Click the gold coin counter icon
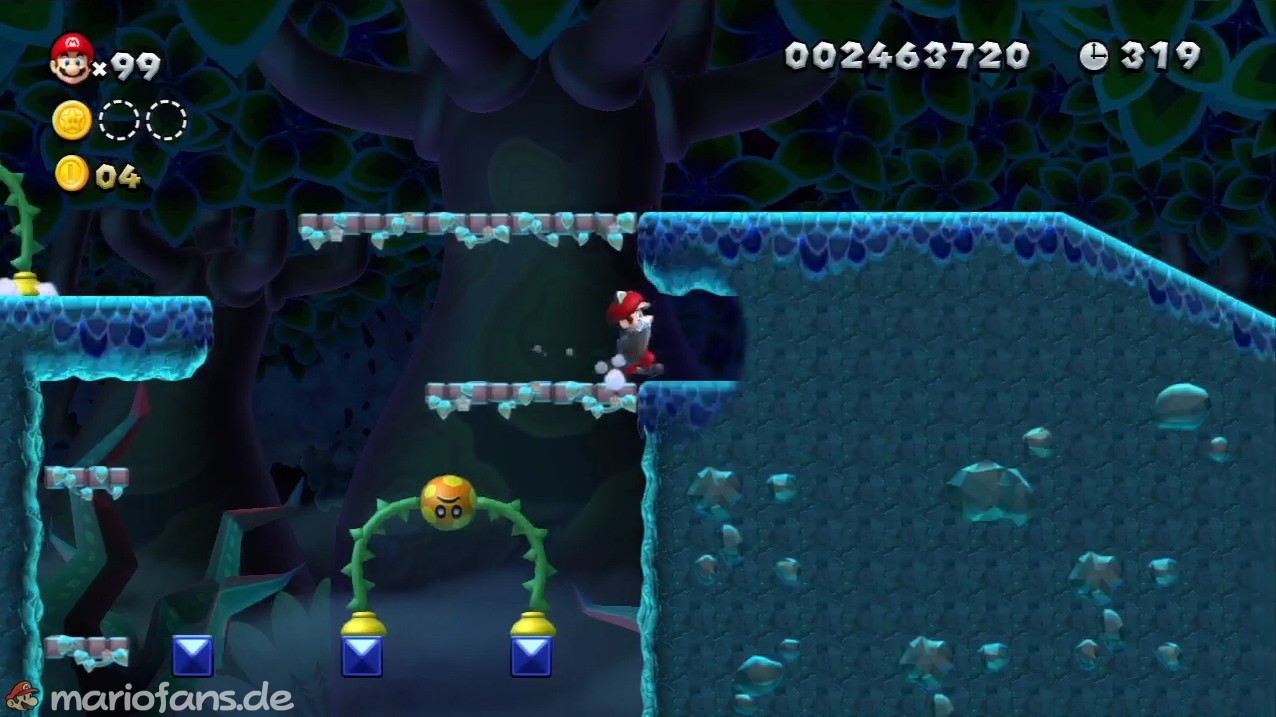The image size is (1276, 717). click(72, 174)
